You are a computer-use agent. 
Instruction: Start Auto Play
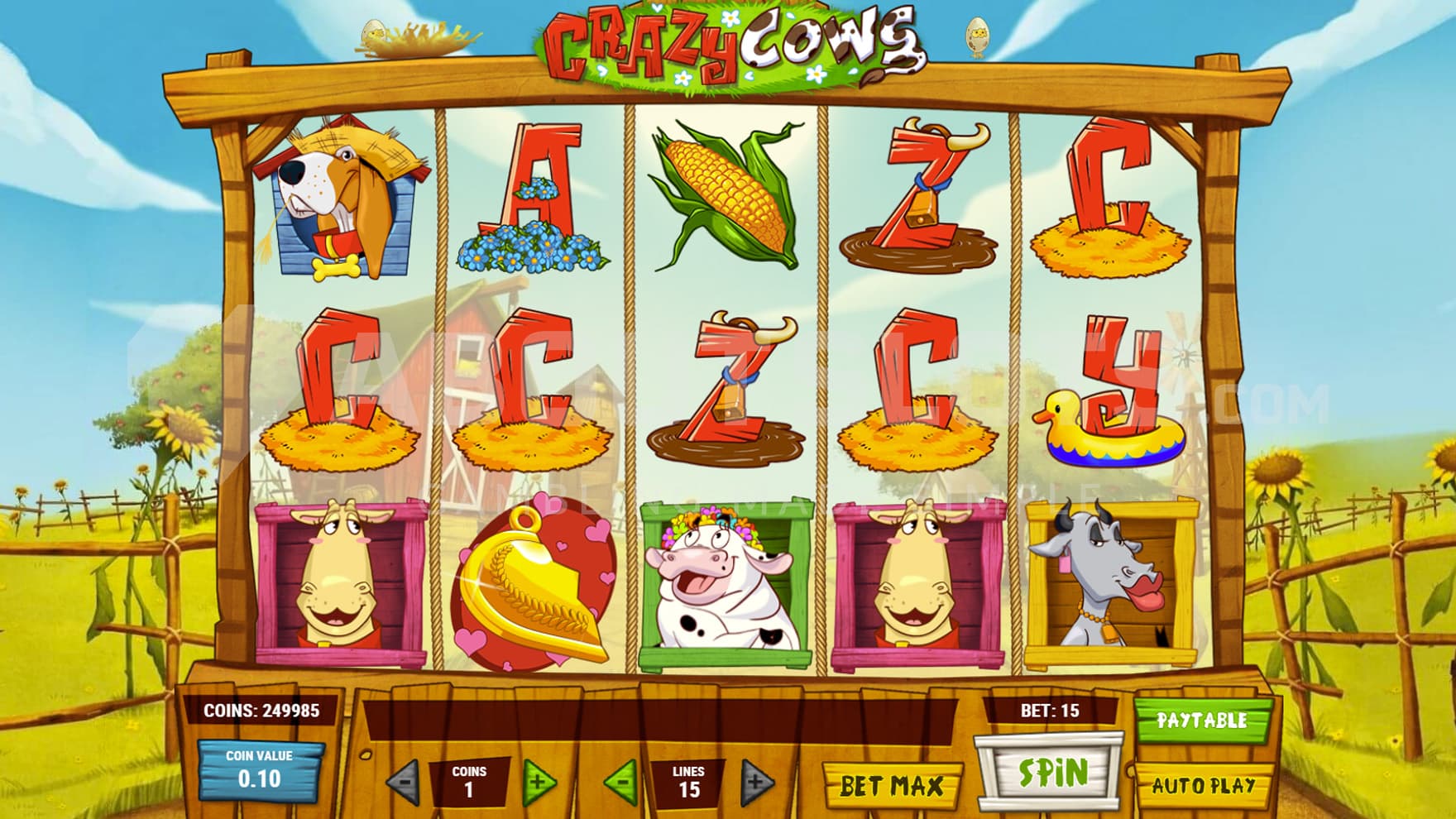(1204, 785)
